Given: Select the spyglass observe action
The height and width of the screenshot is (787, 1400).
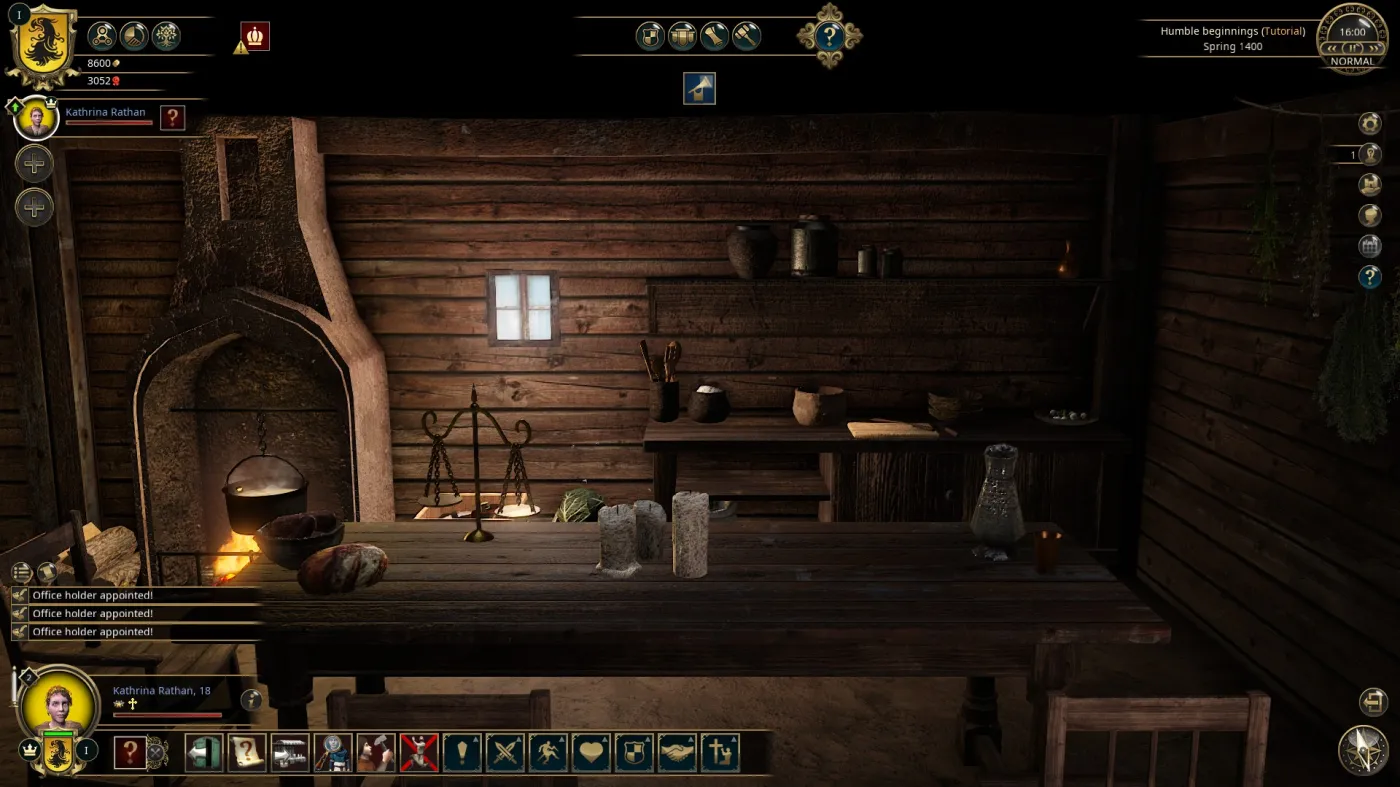Looking at the screenshot, I should (333, 752).
